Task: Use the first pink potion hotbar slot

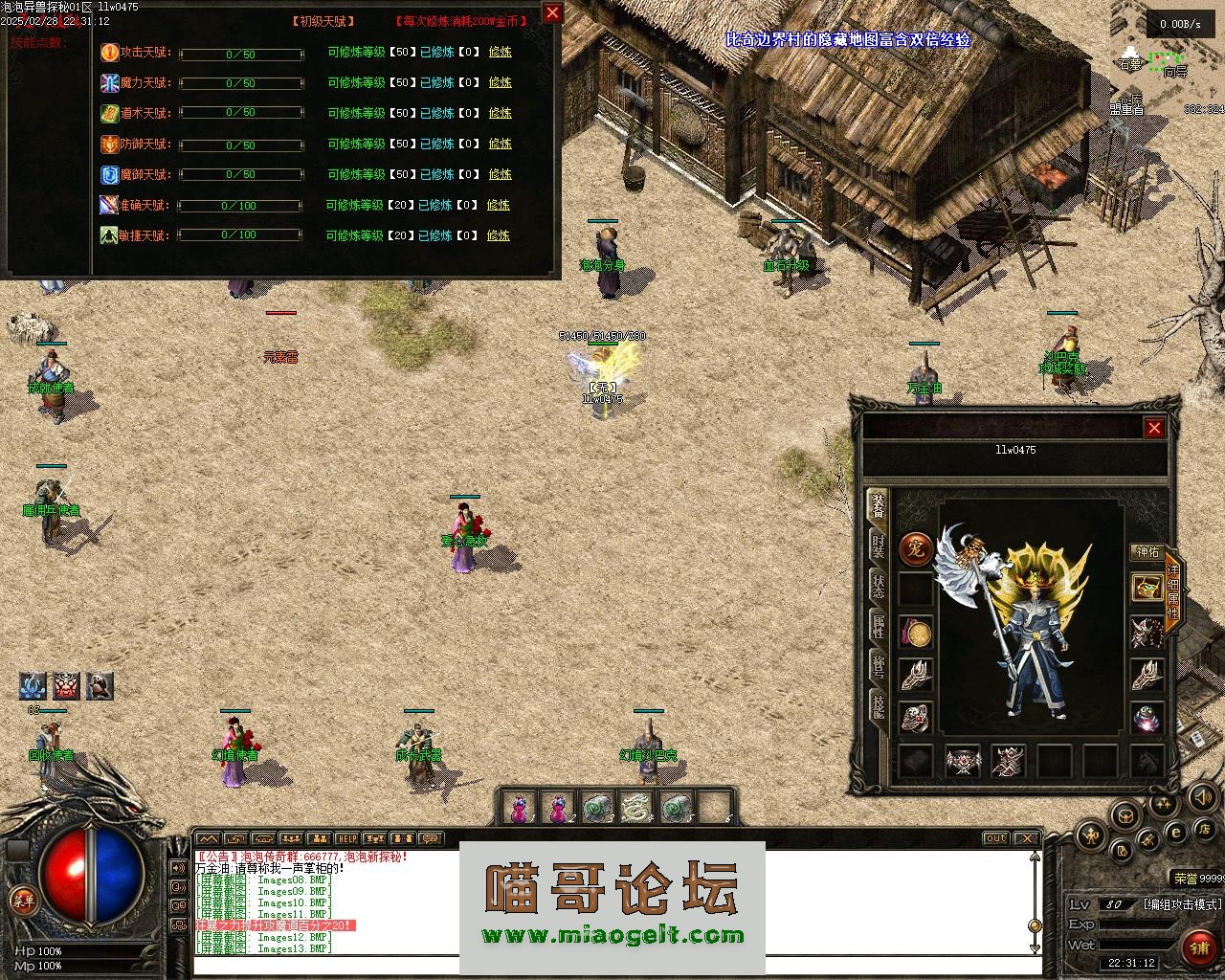Action: click(x=519, y=809)
